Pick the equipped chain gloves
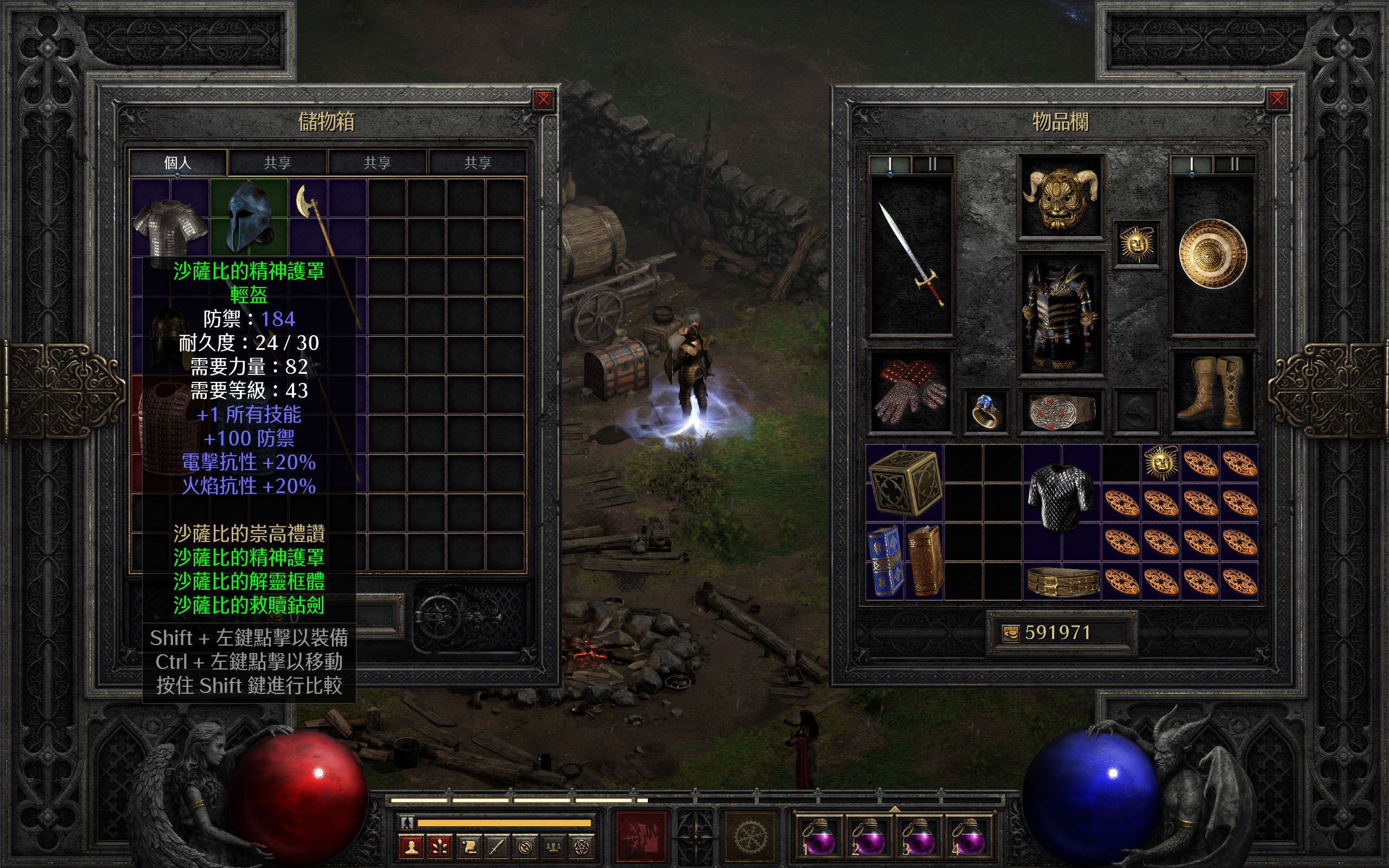This screenshot has width=1389, height=868. click(910, 391)
